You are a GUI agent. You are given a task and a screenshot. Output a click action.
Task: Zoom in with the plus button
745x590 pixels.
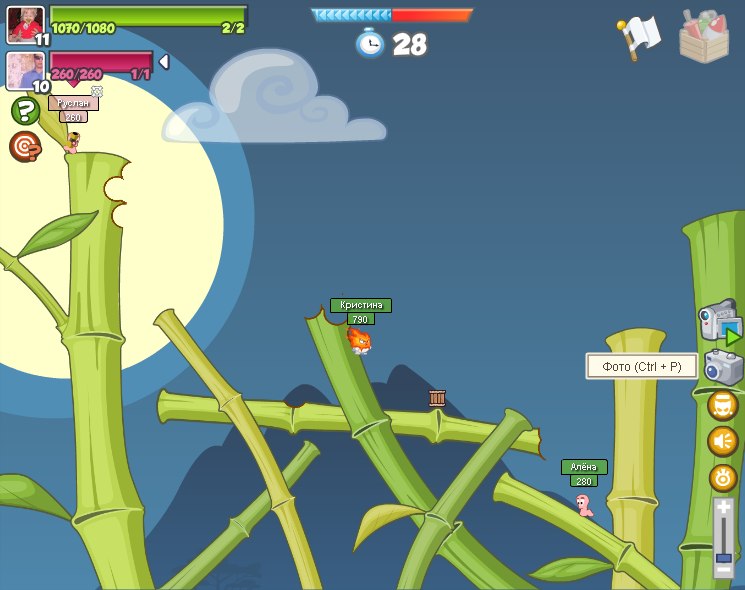coord(723,508)
